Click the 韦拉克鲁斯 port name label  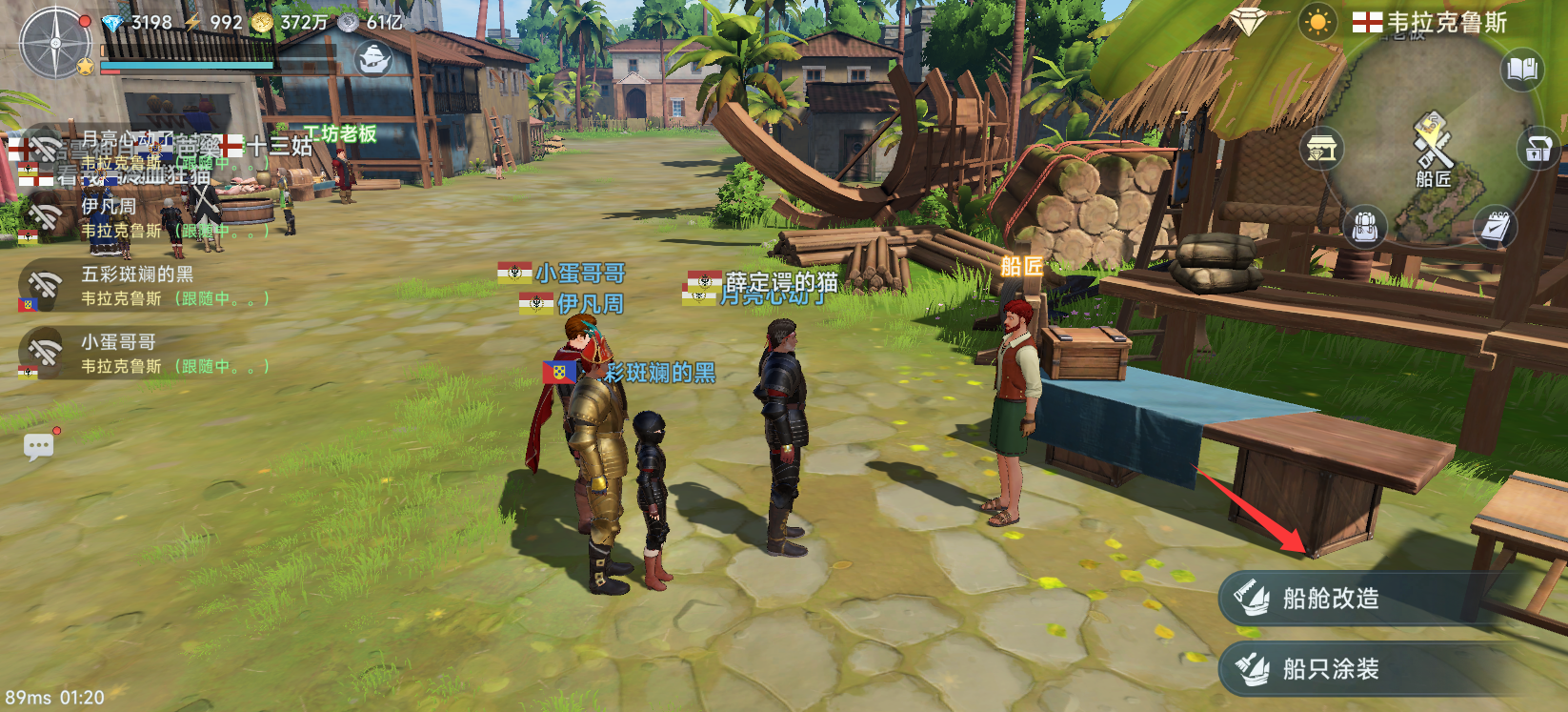1432,22
